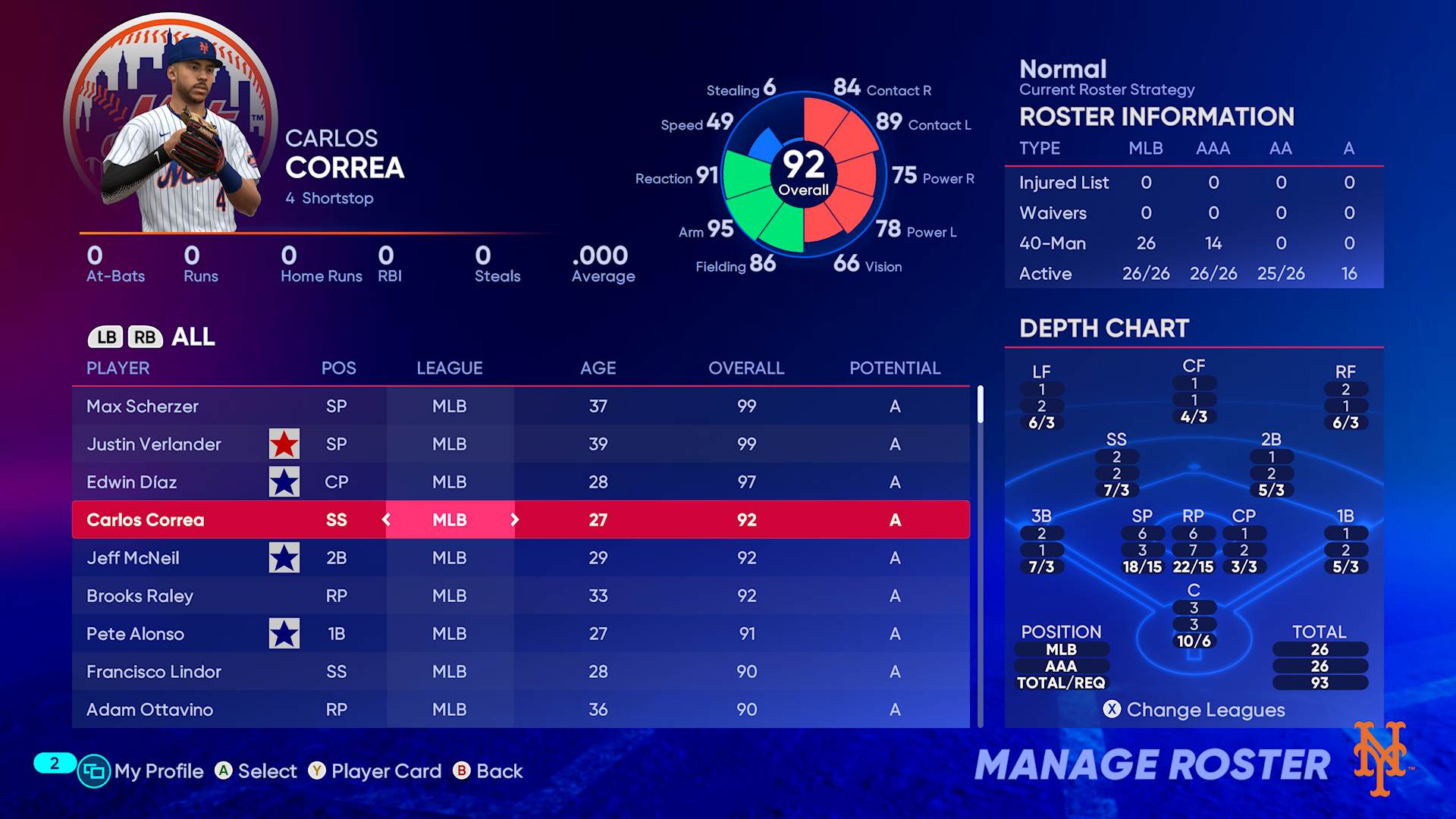Switch to the POTENTIAL column header
This screenshot has height=819, width=1456.
[895, 369]
